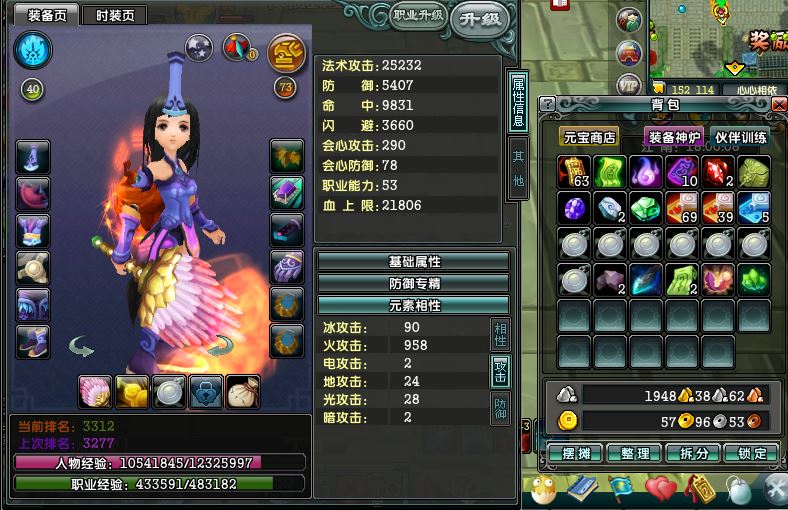788x510 pixels.
Task: Open the 元素相性 section
Action: [x=413, y=304]
